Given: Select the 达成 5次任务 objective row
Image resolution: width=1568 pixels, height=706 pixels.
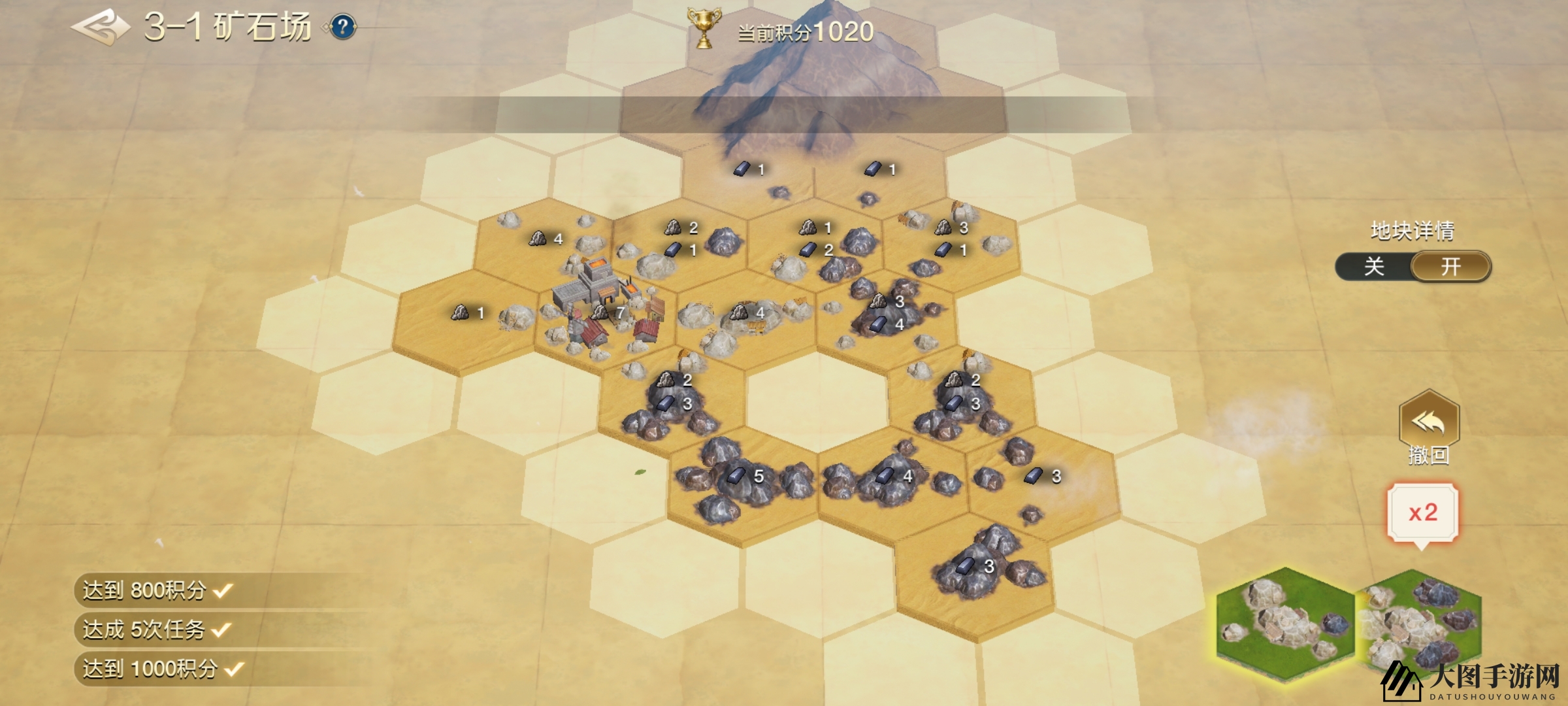Looking at the screenshot, I should point(157,630).
